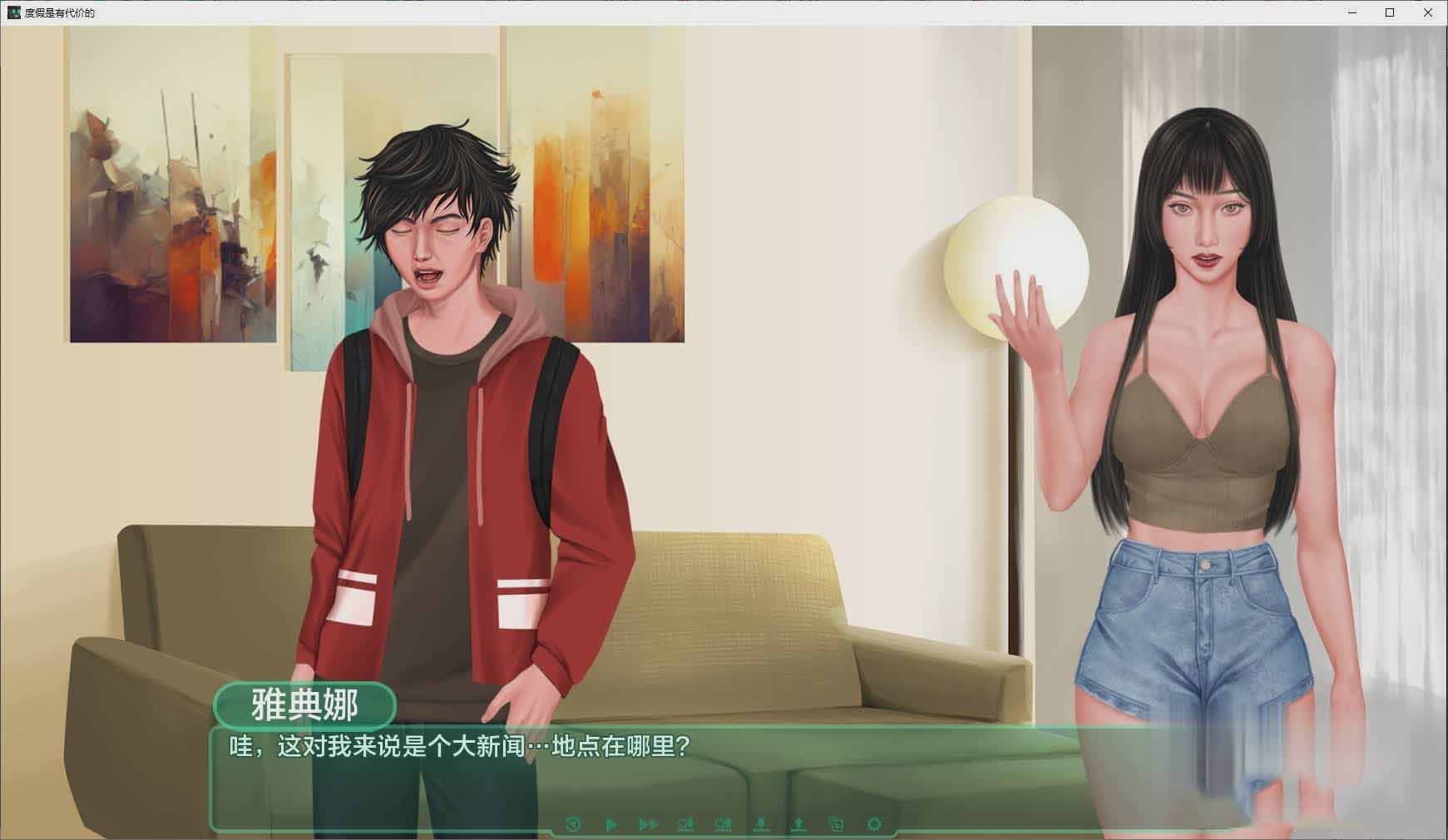Maximize the game window
Image resolution: width=1448 pixels, height=840 pixels.
click(x=1390, y=12)
